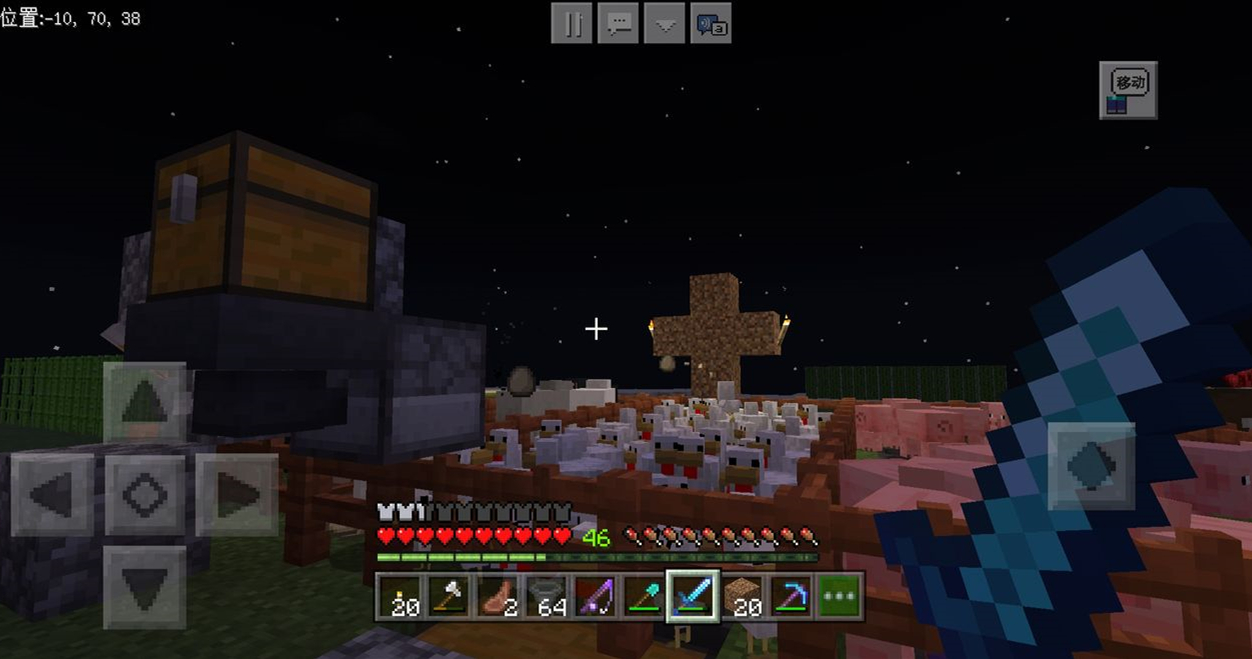Strafe left with the left arrow
The width and height of the screenshot is (1252, 659).
click(53, 494)
